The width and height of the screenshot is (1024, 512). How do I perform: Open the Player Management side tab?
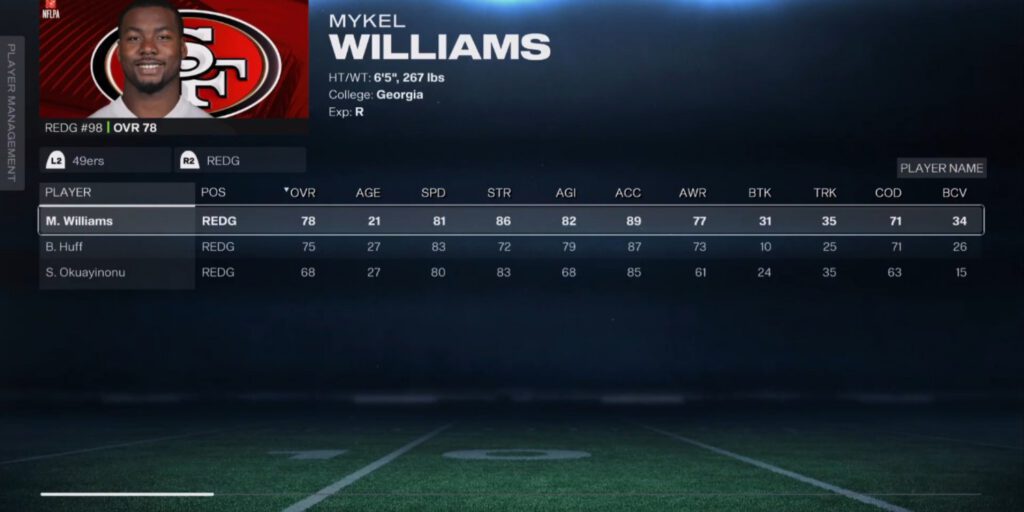click(13, 112)
